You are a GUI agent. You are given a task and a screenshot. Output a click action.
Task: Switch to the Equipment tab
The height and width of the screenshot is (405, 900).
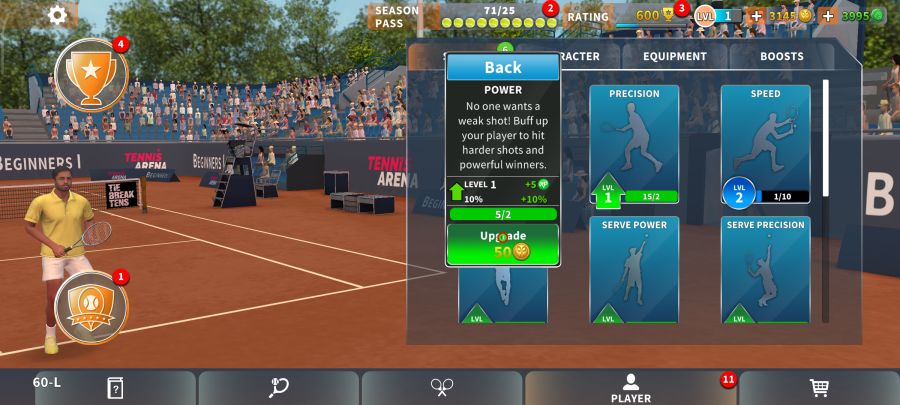(x=675, y=57)
